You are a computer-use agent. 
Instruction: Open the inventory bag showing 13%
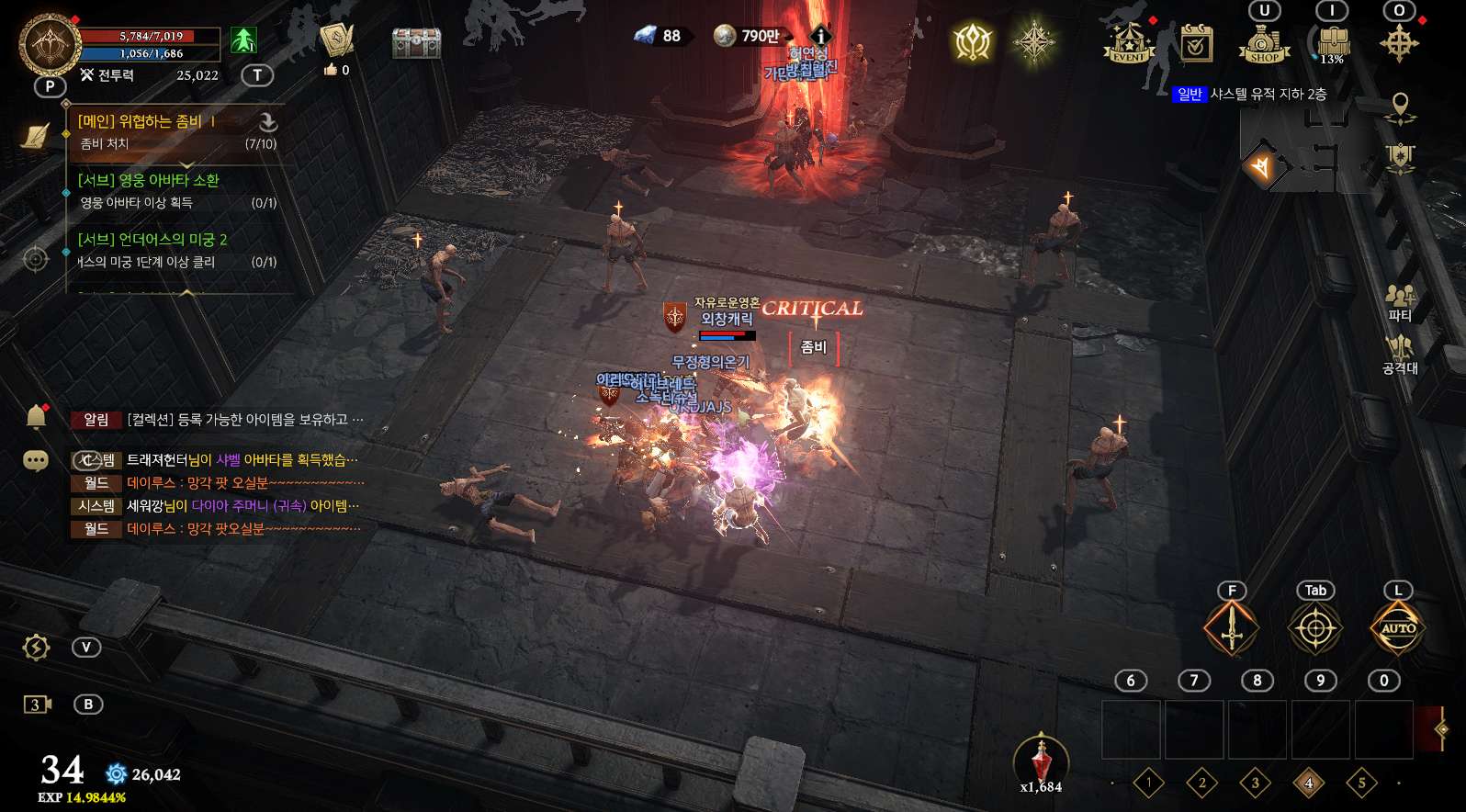(1332, 43)
